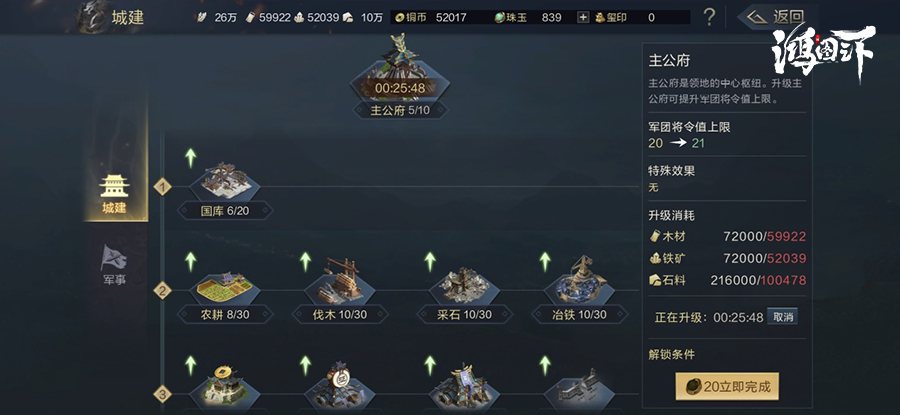Select the 主公府 building
900x415 pixels.
tap(400, 80)
